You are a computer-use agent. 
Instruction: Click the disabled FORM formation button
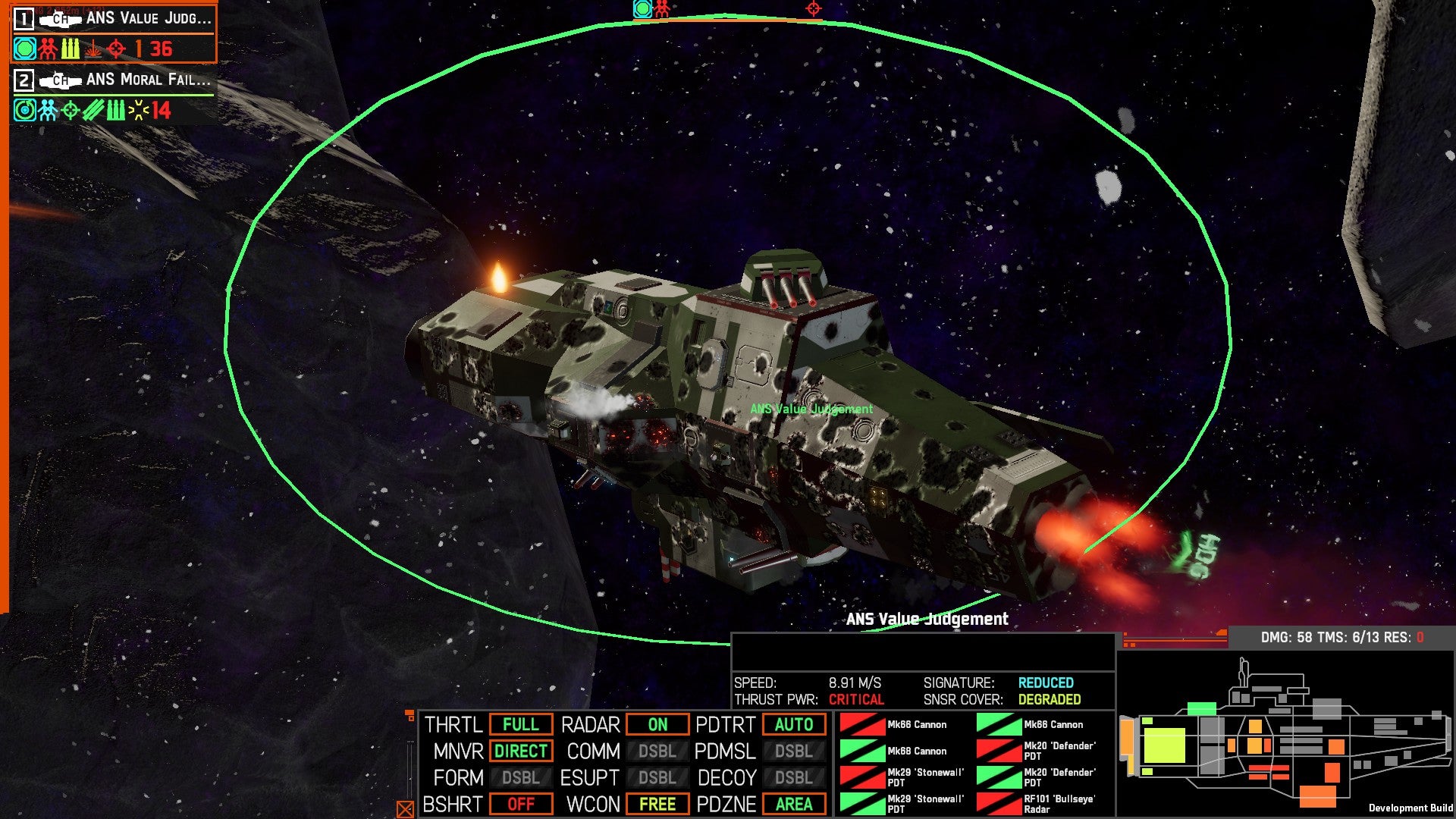coord(520,778)
